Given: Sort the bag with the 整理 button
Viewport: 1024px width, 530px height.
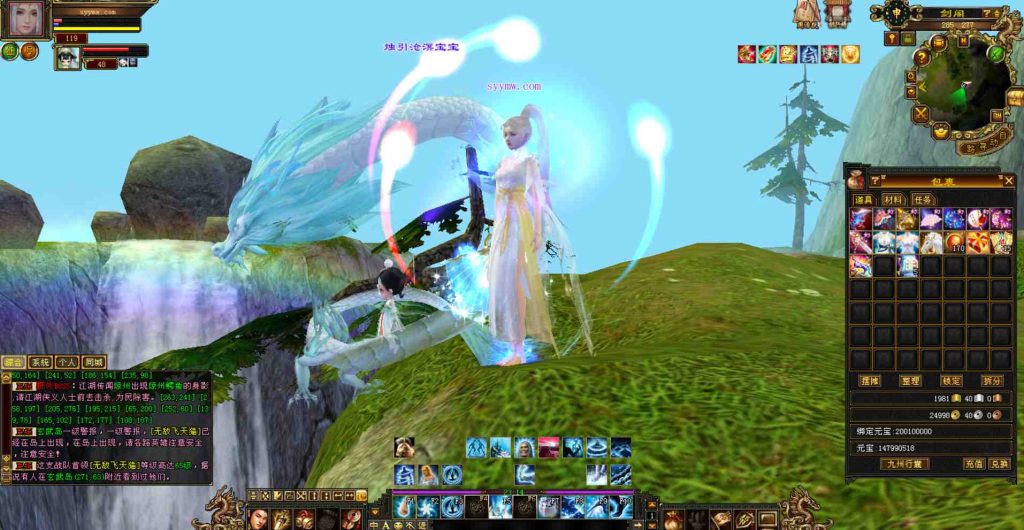Looking at the screenshot, I should click(910, 381).
